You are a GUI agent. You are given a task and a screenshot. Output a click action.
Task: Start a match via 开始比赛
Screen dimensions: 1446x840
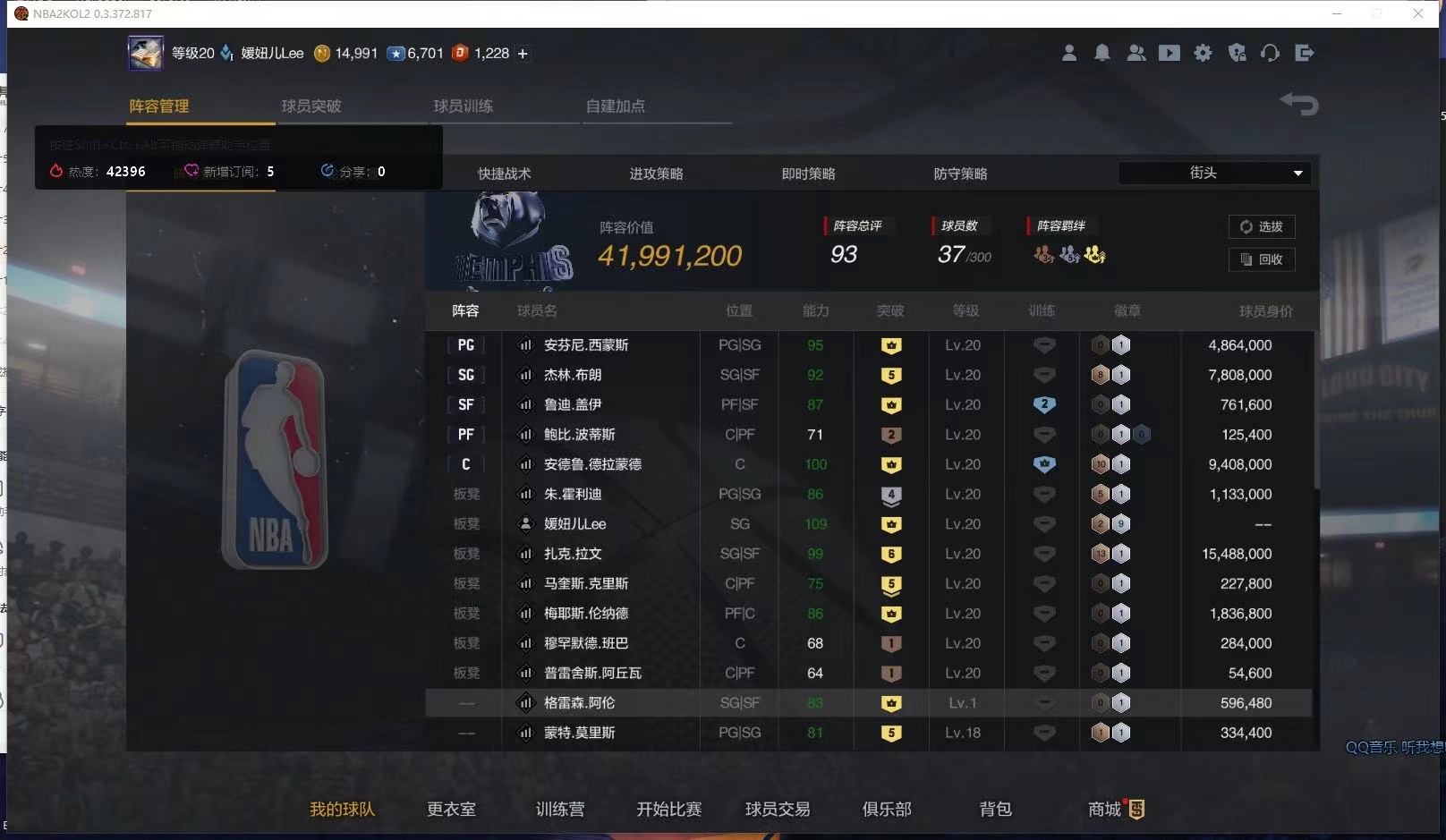(x=668, y=809)
